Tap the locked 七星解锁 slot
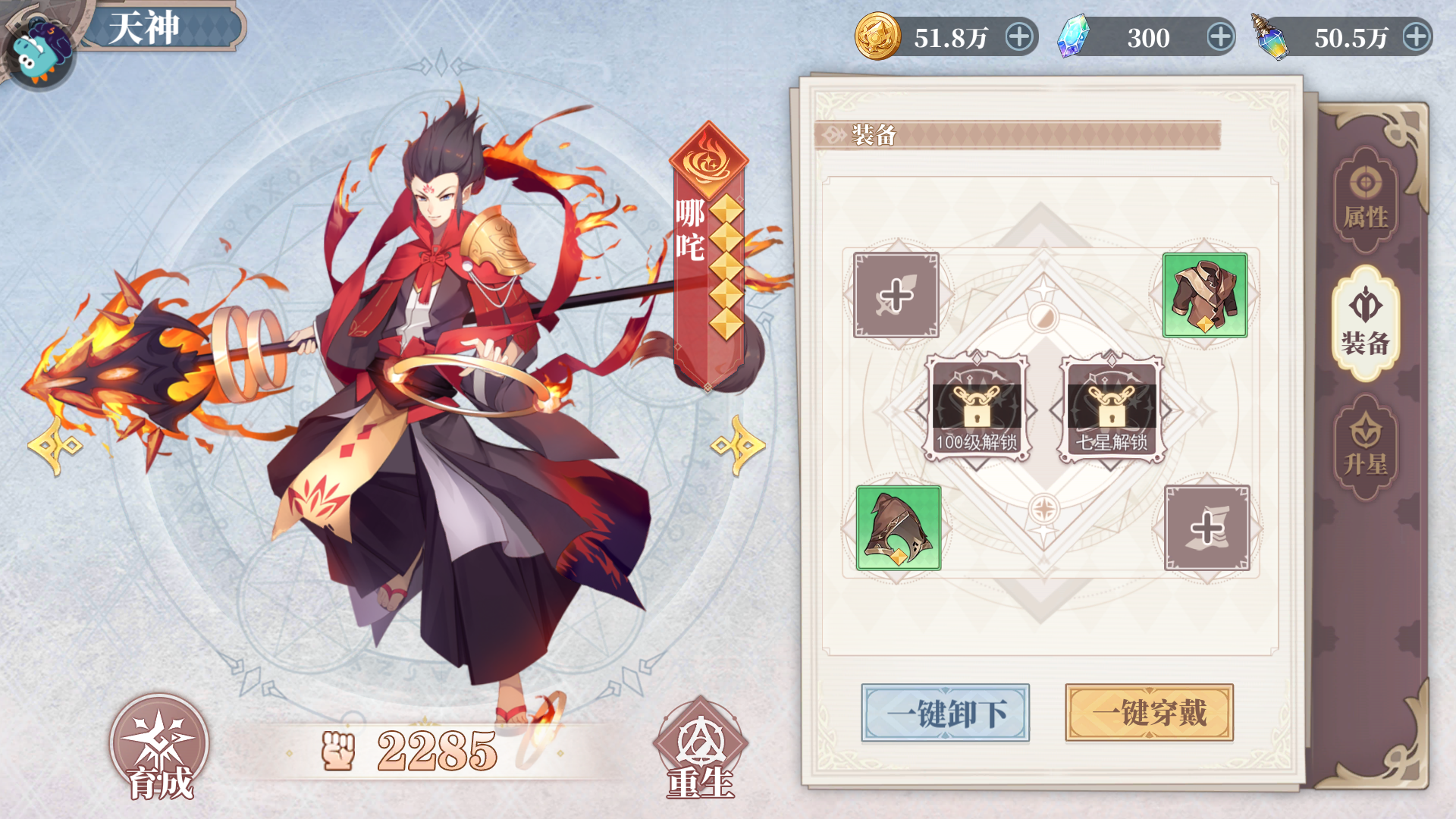1456x819 pixels. [x=1112, y=409]
